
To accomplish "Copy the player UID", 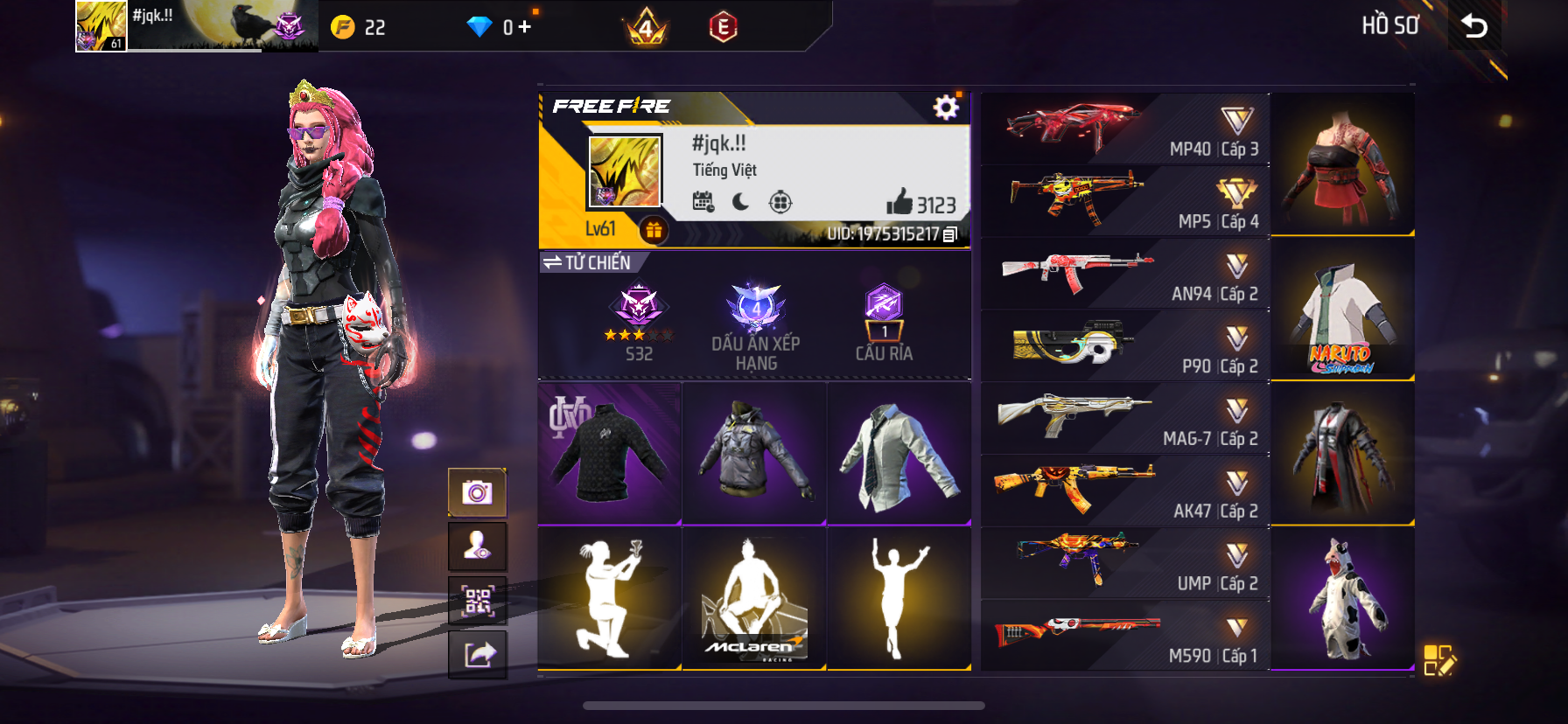I will pos(951,234).
